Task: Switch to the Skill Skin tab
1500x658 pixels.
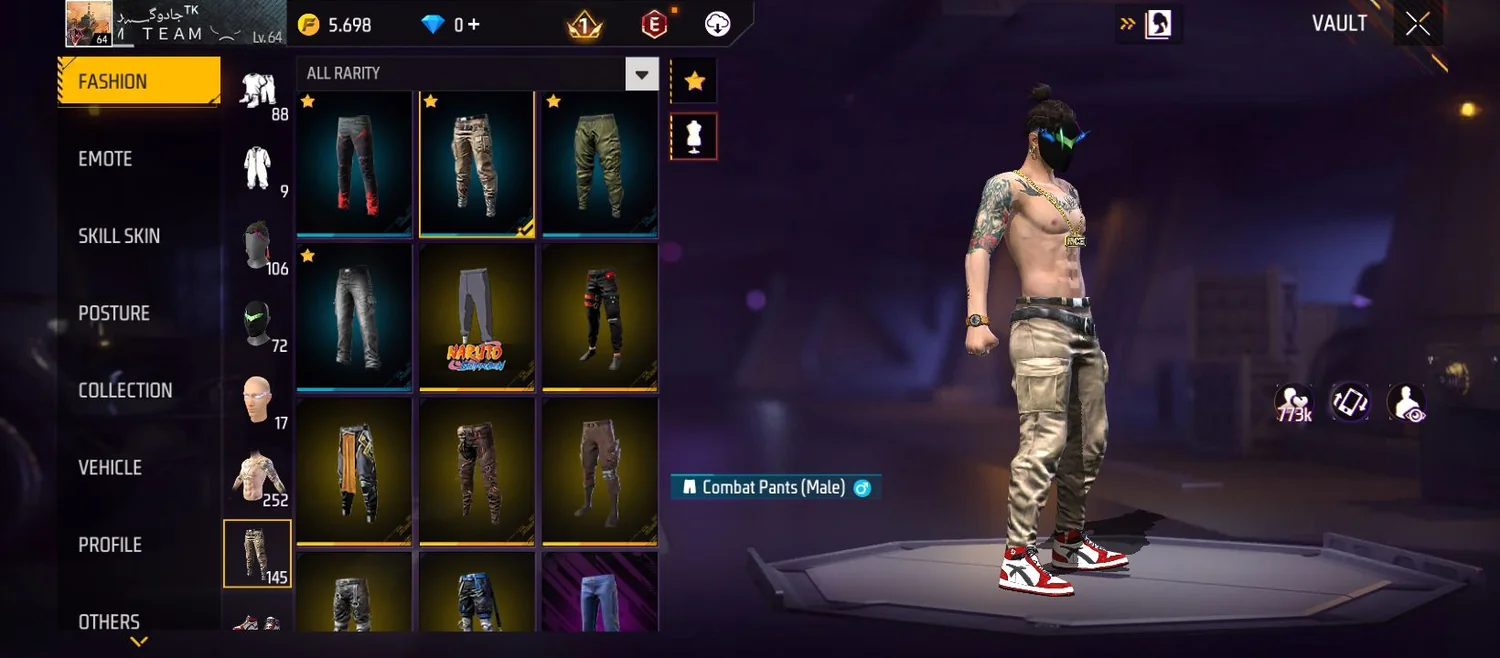Action: tap(119, 236)
